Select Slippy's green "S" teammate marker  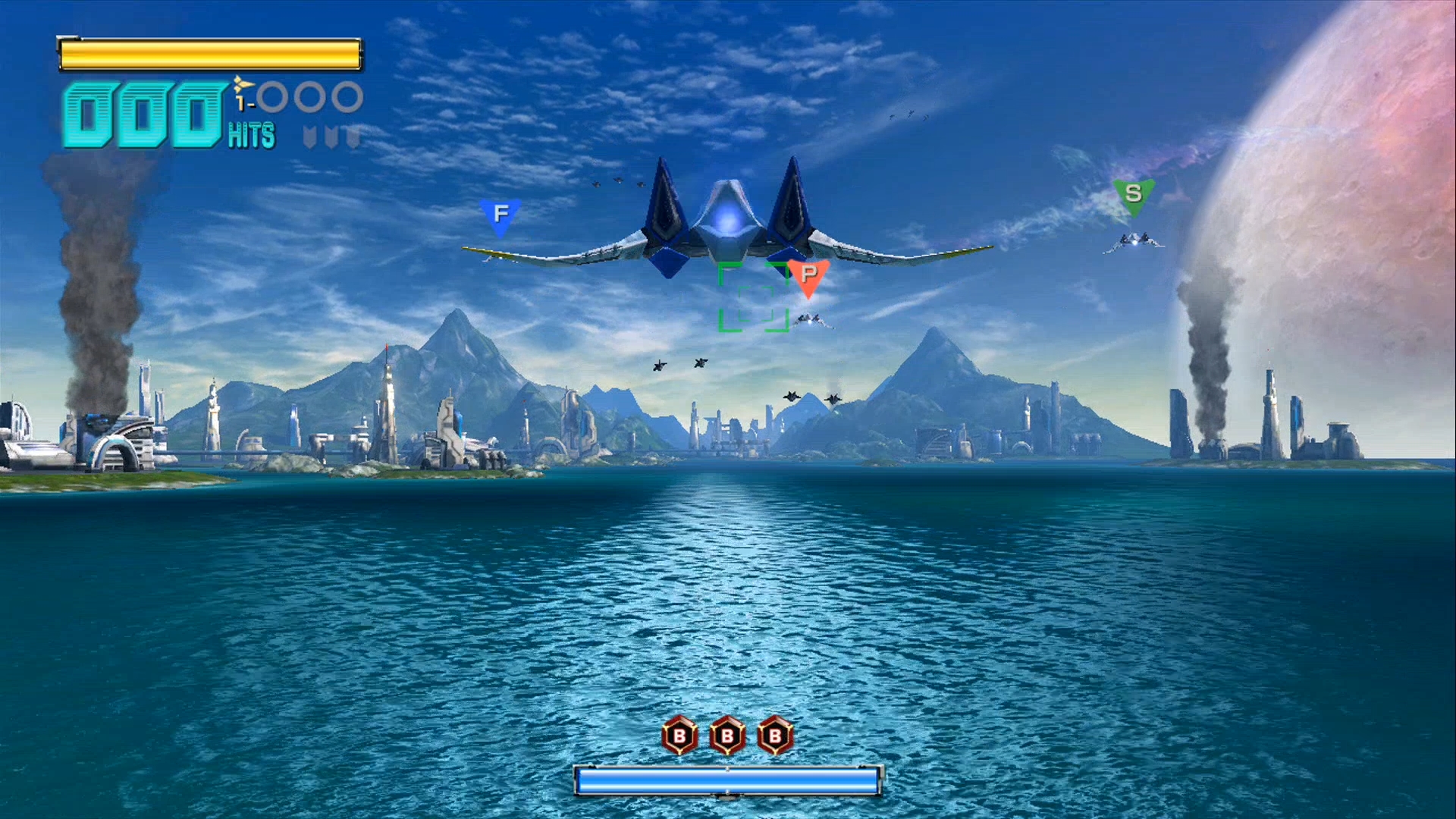[x=1133, y=196]
